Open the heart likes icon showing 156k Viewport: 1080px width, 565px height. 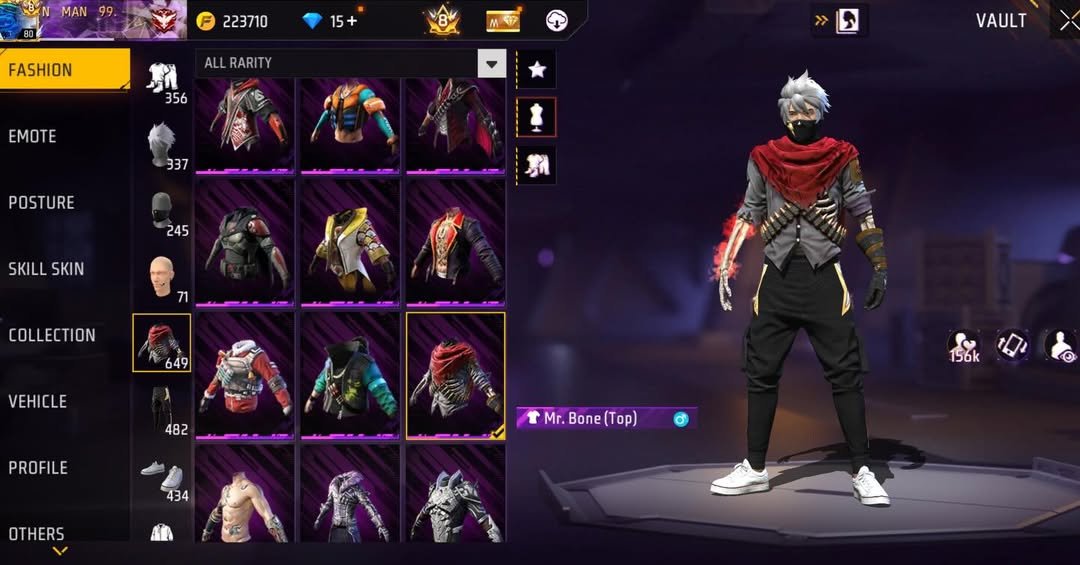click(x=965, y=346)
